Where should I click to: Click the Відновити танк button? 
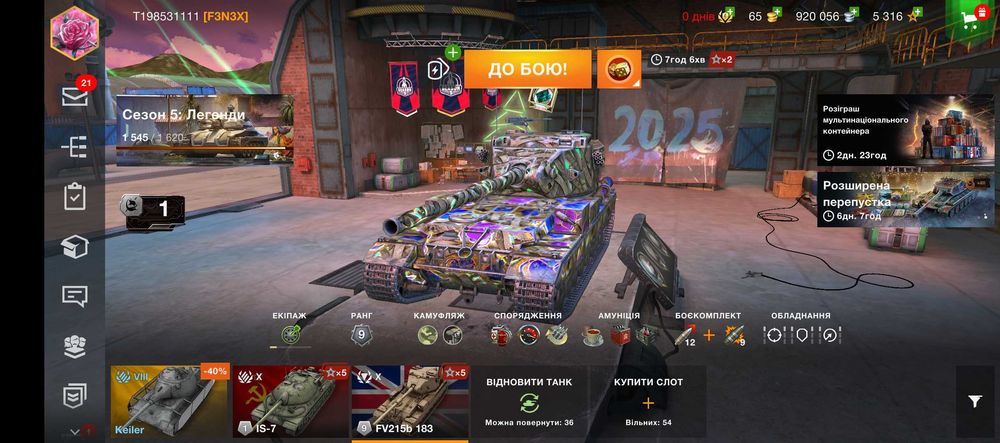pos(529,402)
